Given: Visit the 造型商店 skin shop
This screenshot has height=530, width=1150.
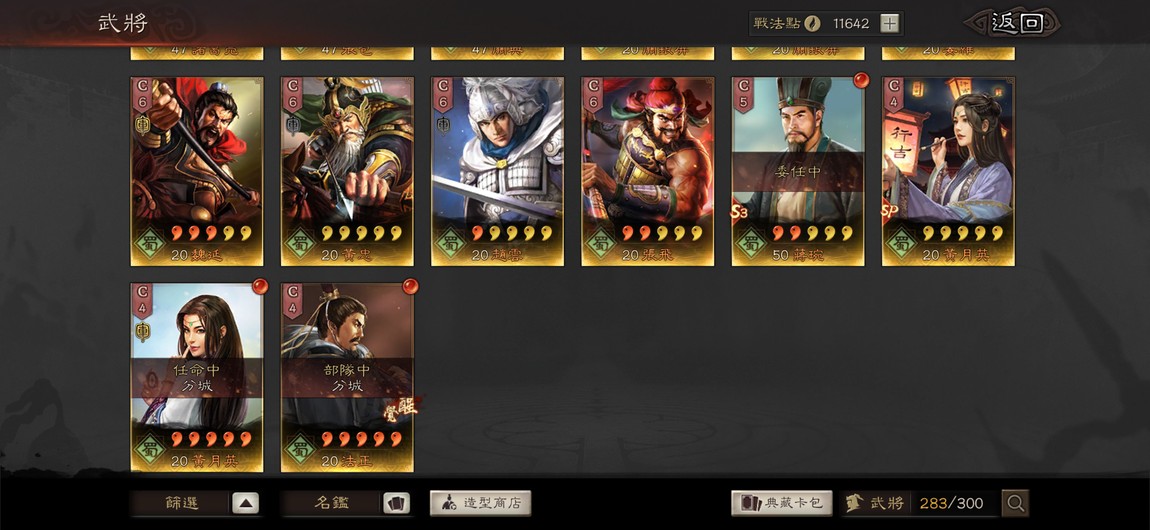Looking at the screenshot, I should (480, 503).
